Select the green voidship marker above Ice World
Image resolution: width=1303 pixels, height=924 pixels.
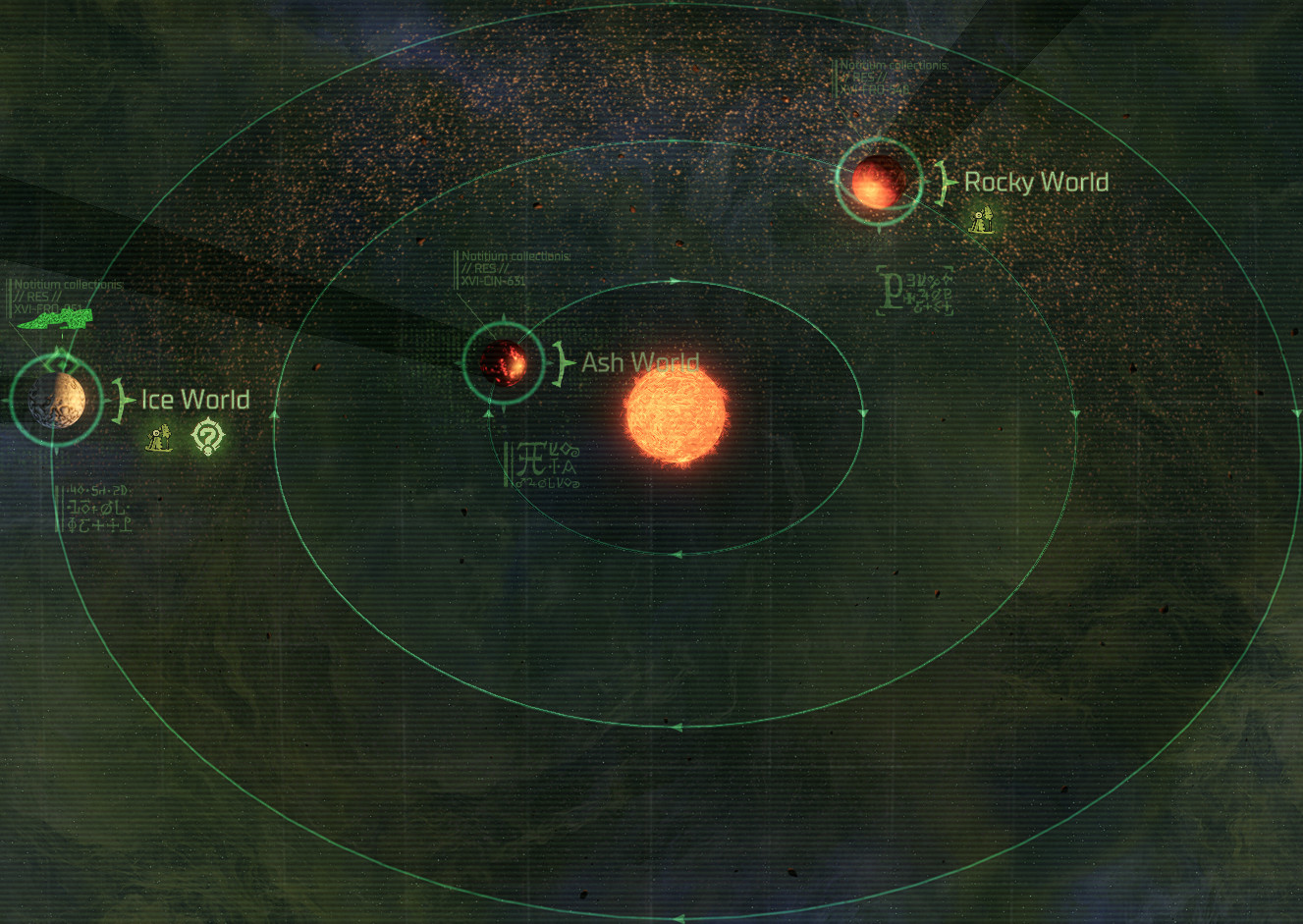55,318
